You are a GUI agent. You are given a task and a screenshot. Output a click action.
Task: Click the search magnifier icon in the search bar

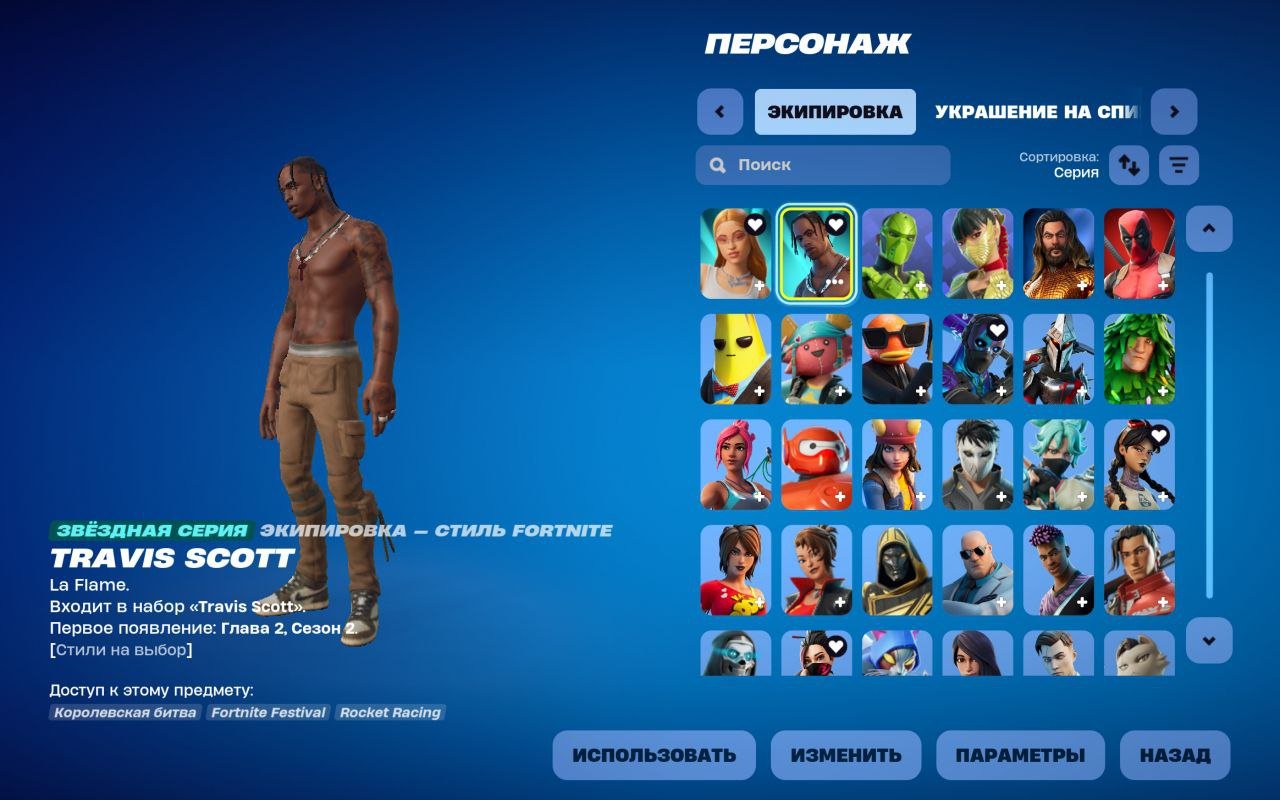[717, 165]
